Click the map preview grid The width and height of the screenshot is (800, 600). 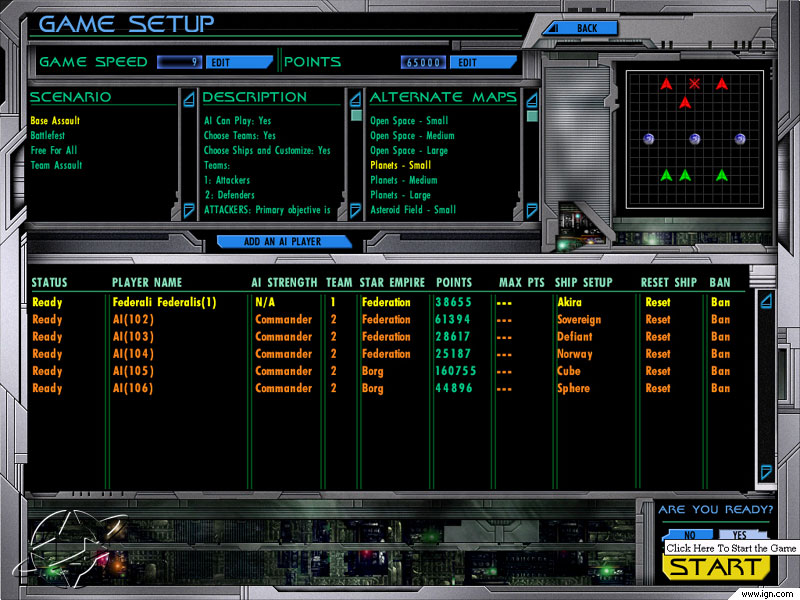coord(694,139)
